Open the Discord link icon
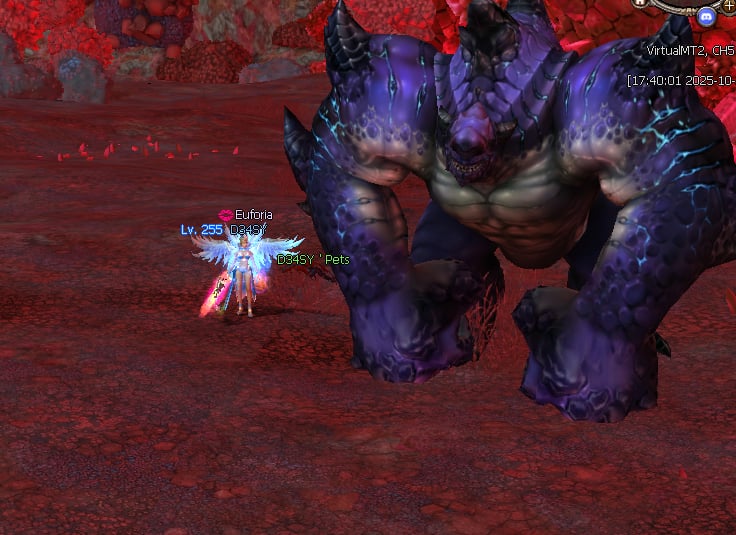 (708, 16)
